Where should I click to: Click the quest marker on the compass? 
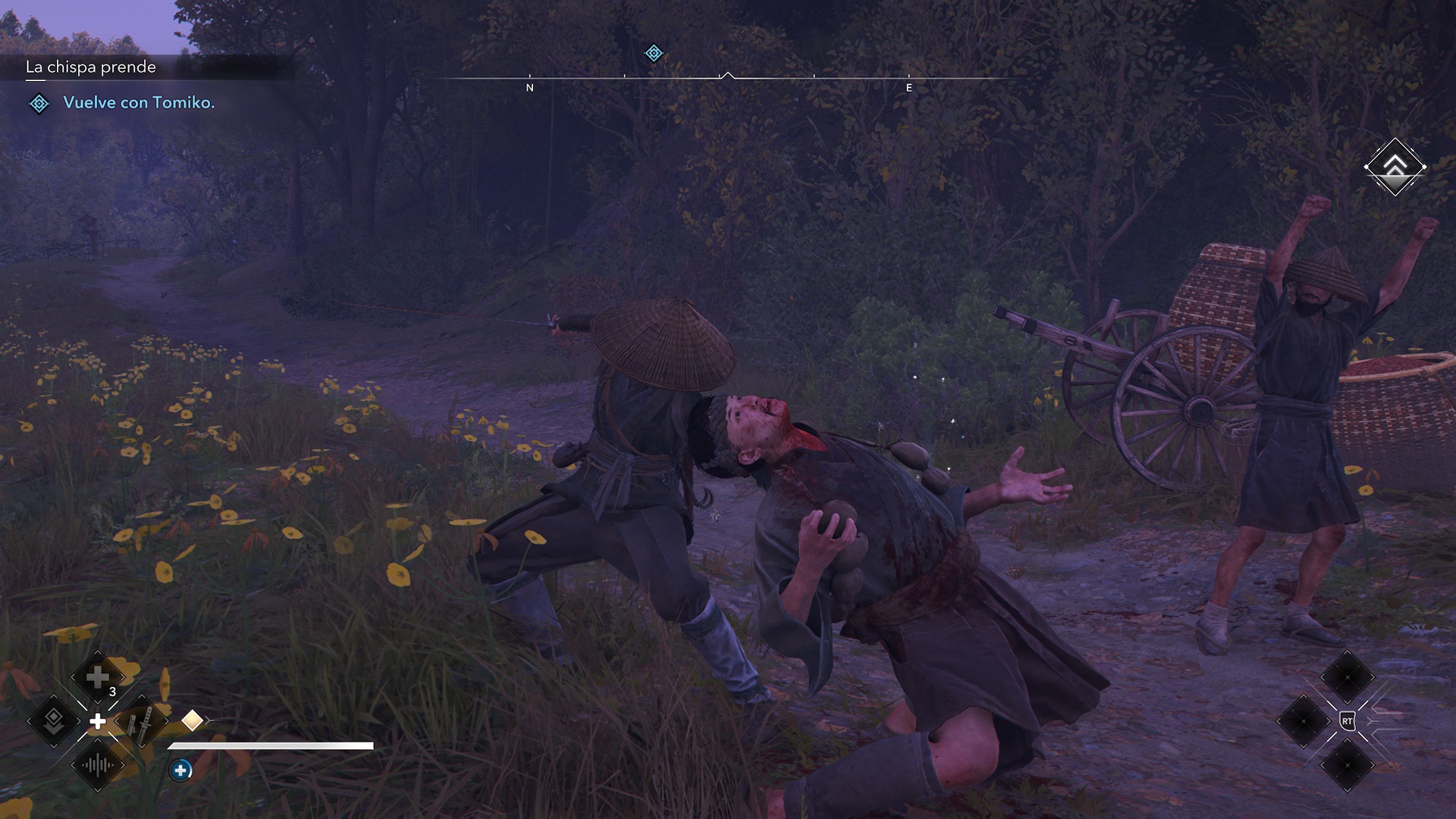(x=653, y=53)
